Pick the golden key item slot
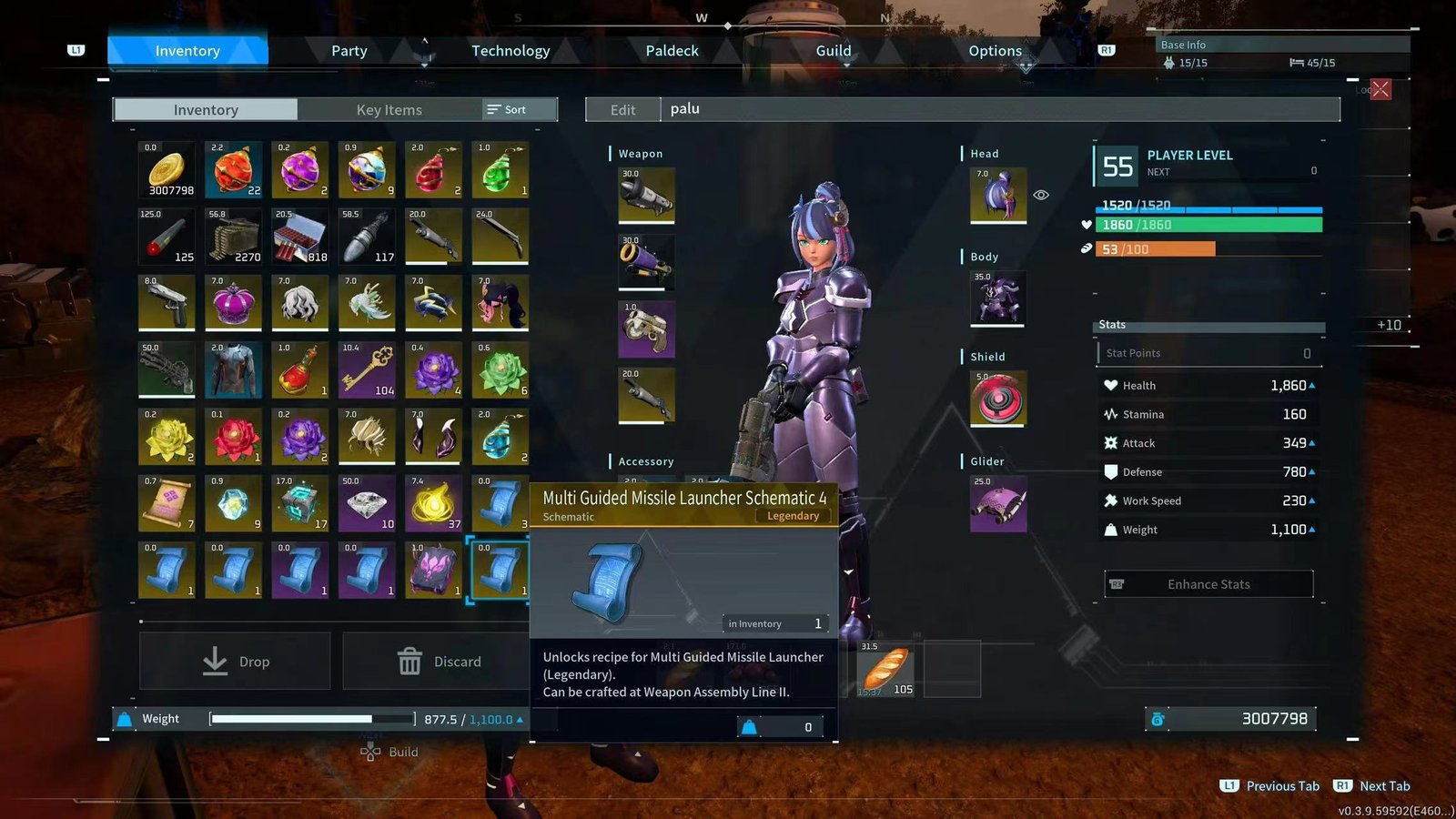The width and height of the screenshot is (1456, 819). [367, 369]
